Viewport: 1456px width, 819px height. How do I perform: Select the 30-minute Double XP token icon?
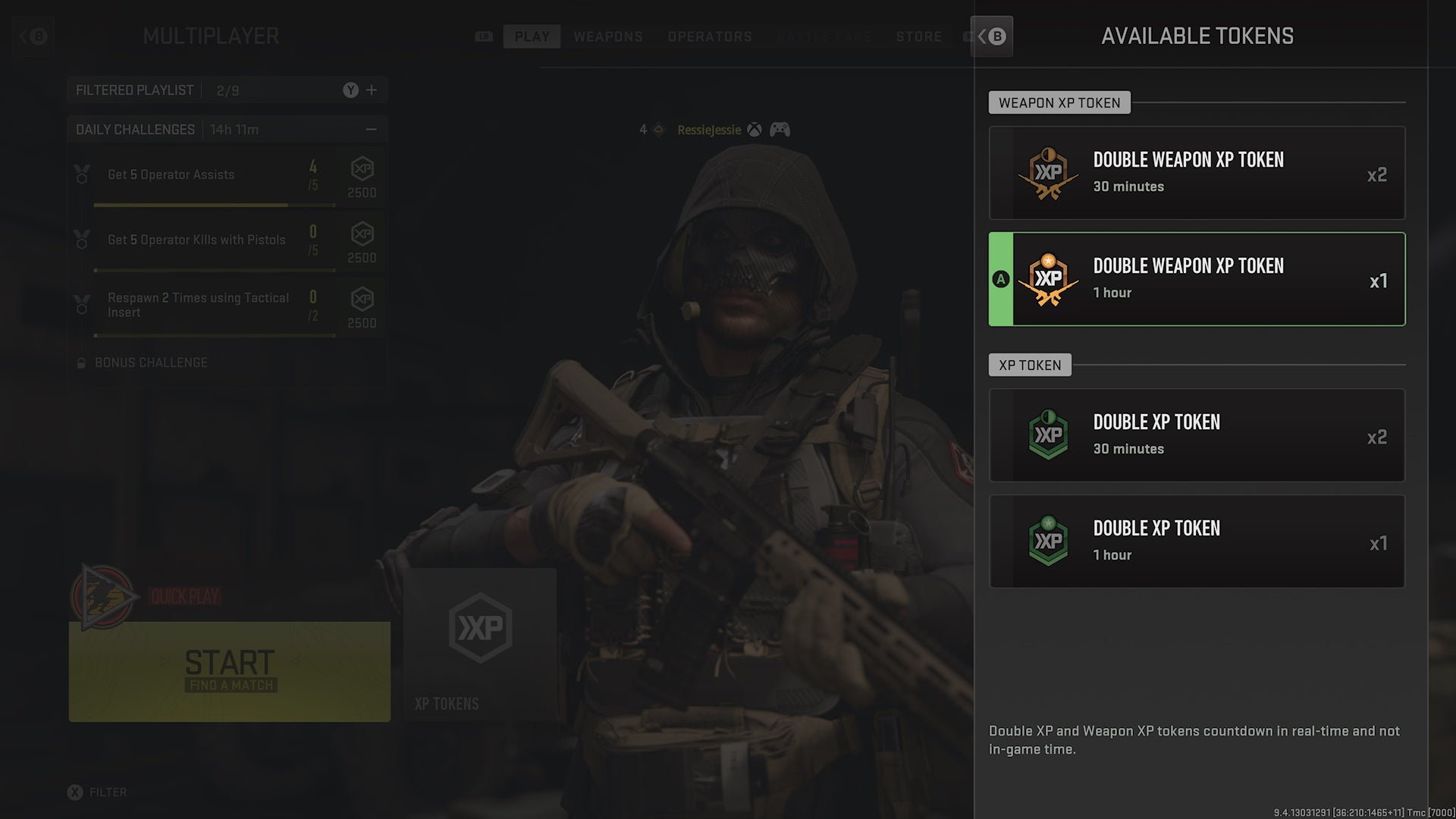click(x=1049, y=435)
